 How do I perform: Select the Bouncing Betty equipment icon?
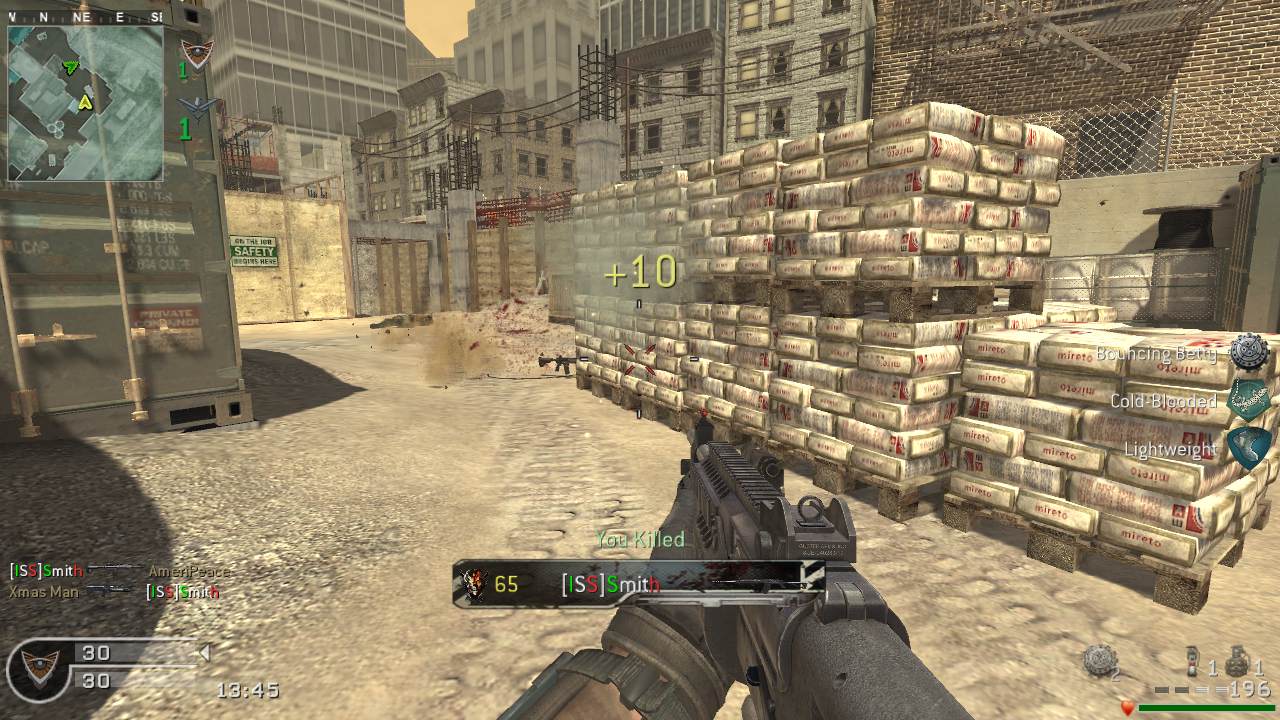(x=1248, y=352)
